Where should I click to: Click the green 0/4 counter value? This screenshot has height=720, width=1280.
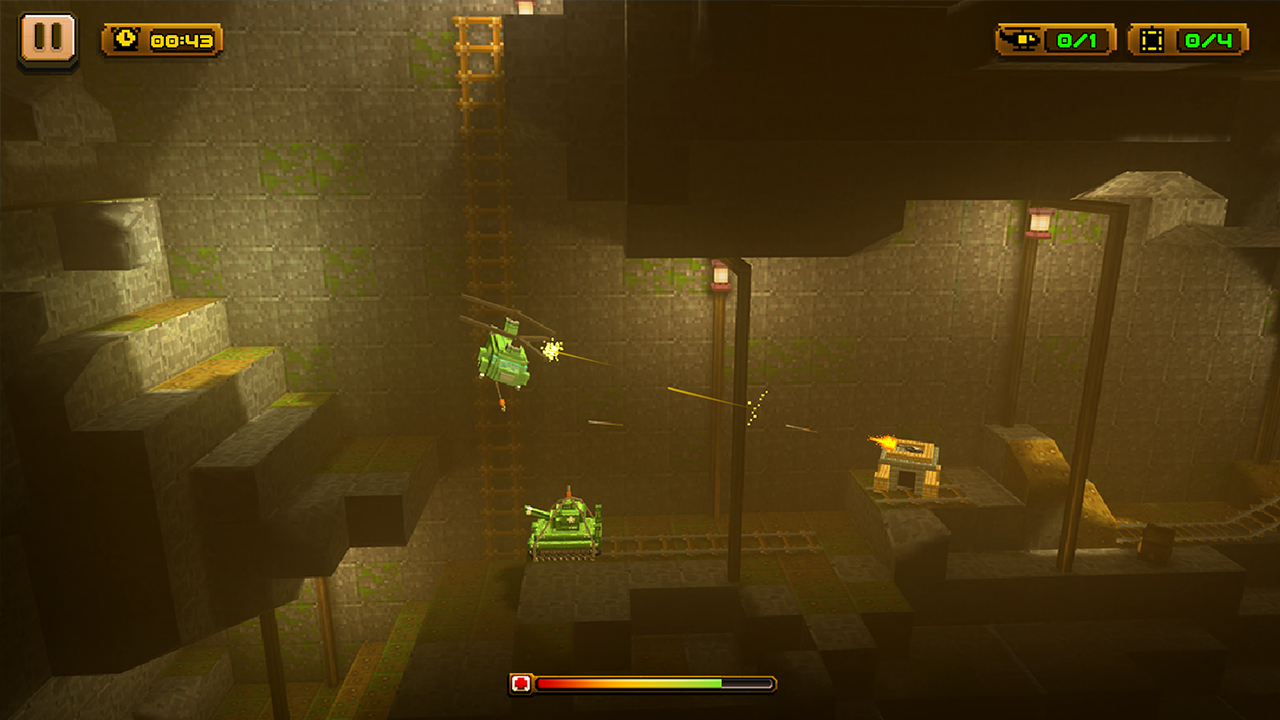[x=1208, y=40]
